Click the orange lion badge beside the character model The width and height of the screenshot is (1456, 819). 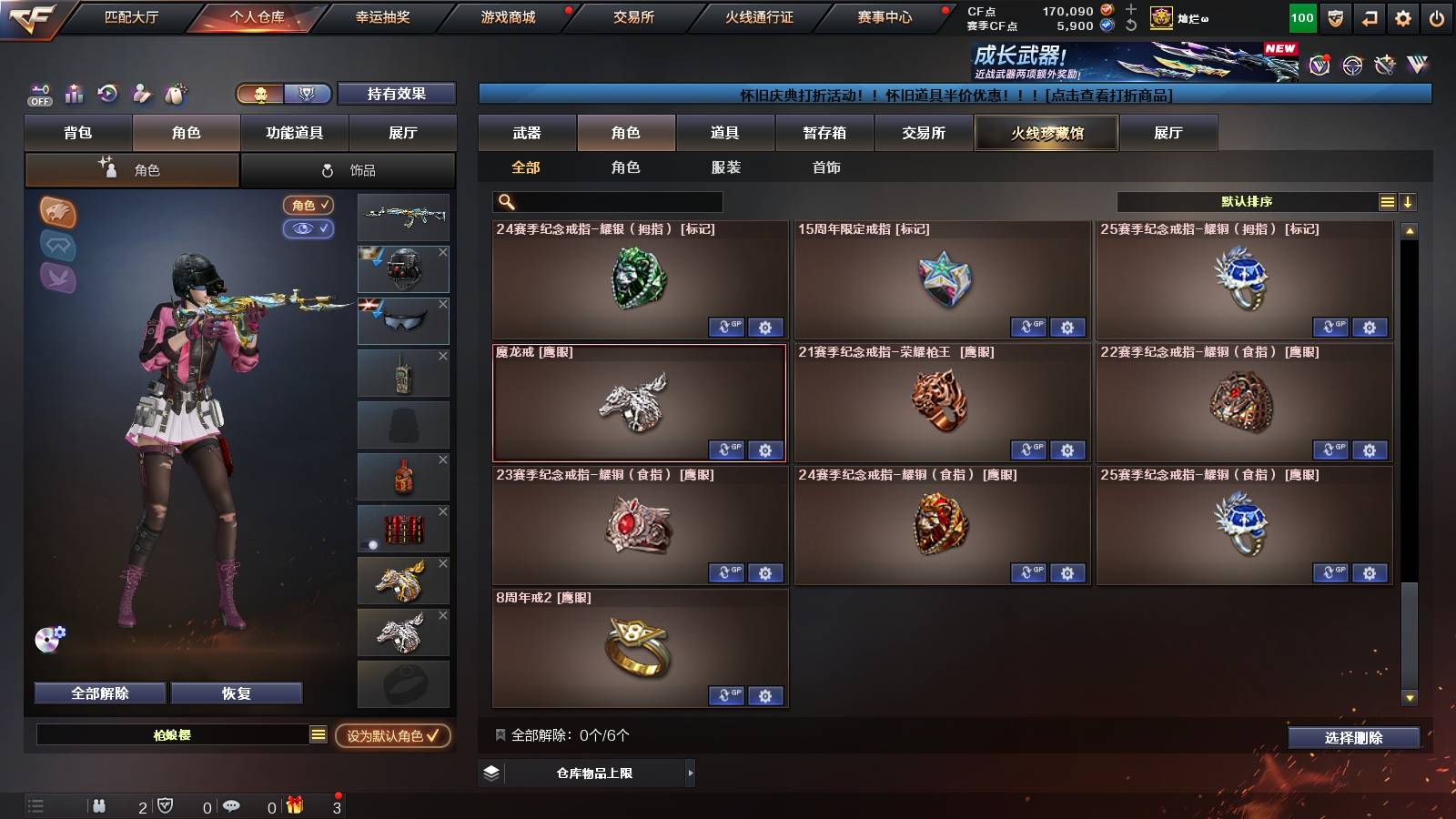pyautogui.click(x=56, y=211)
